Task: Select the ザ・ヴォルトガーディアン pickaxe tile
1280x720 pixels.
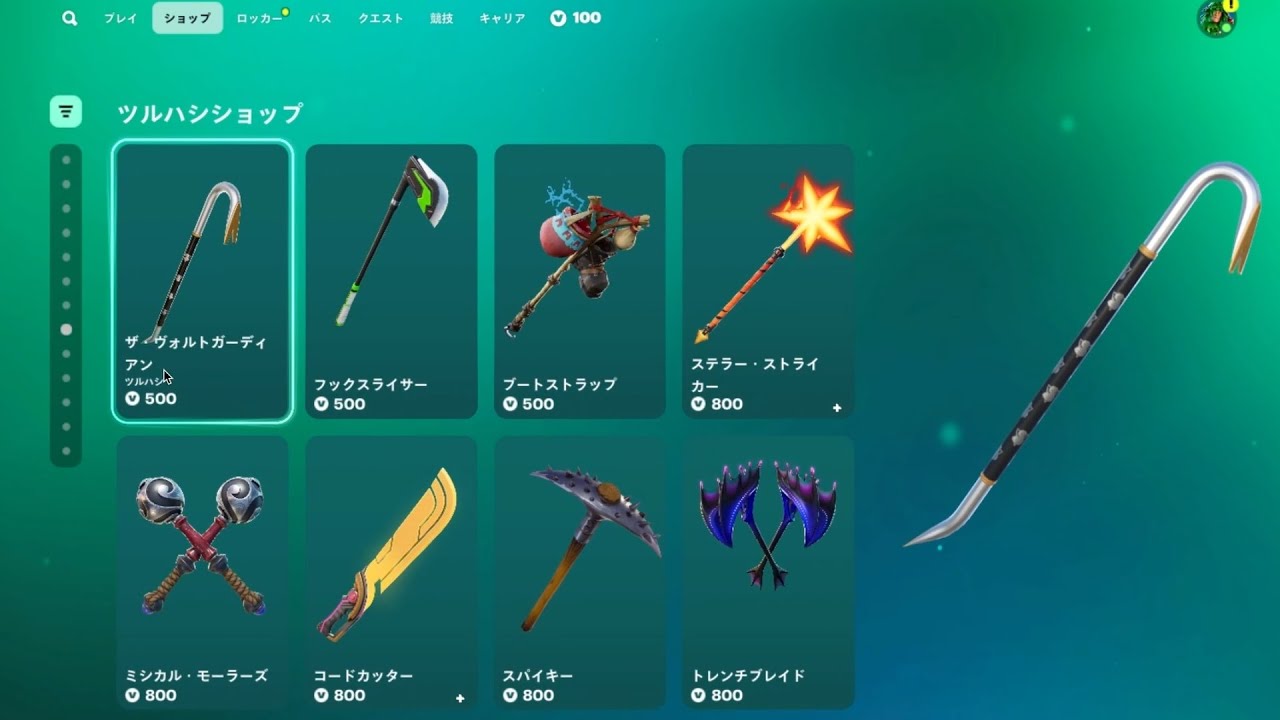Action: pyautogui.click(x=202, y=280)
